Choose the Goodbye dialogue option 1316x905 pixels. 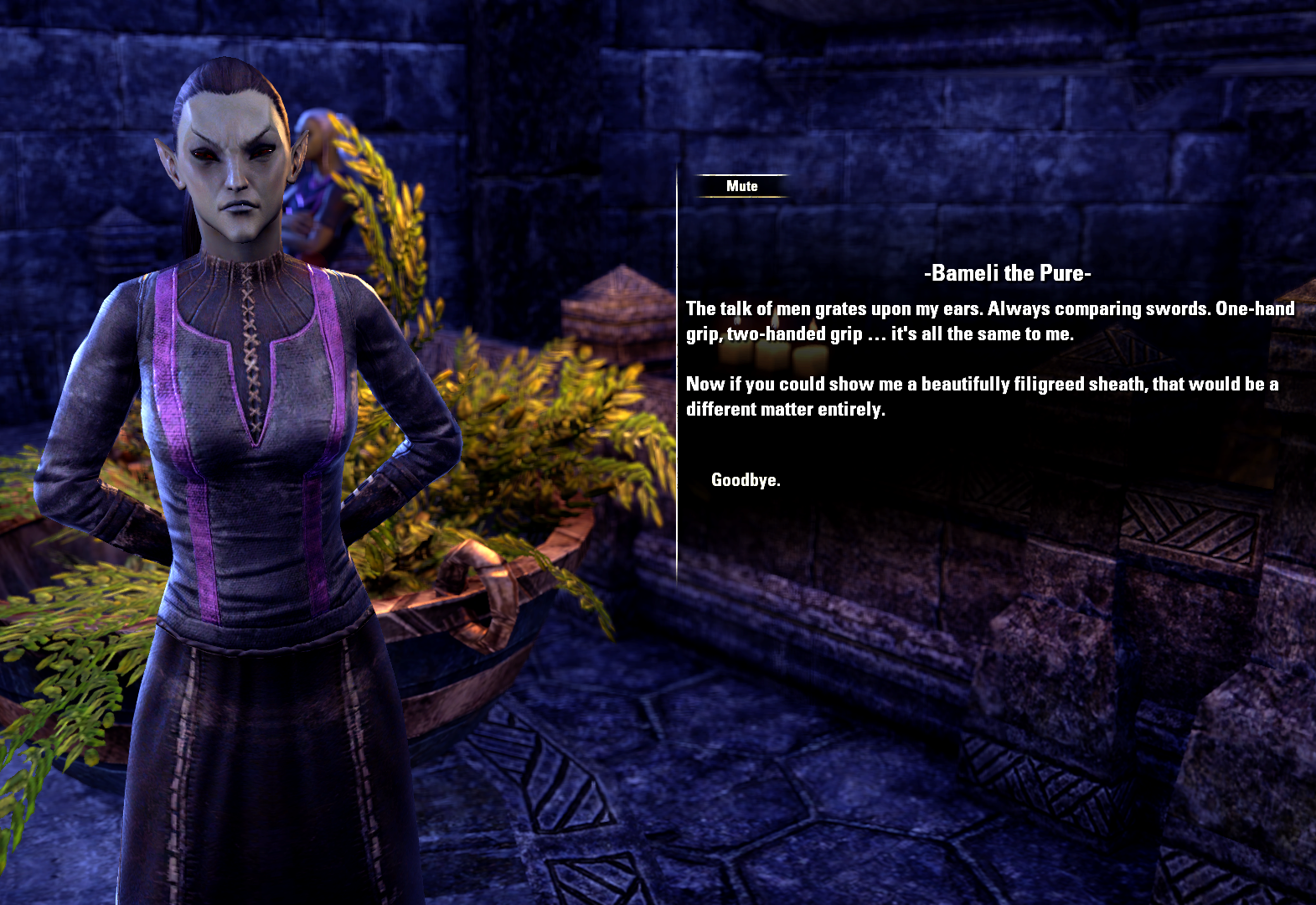click(745, 480)
